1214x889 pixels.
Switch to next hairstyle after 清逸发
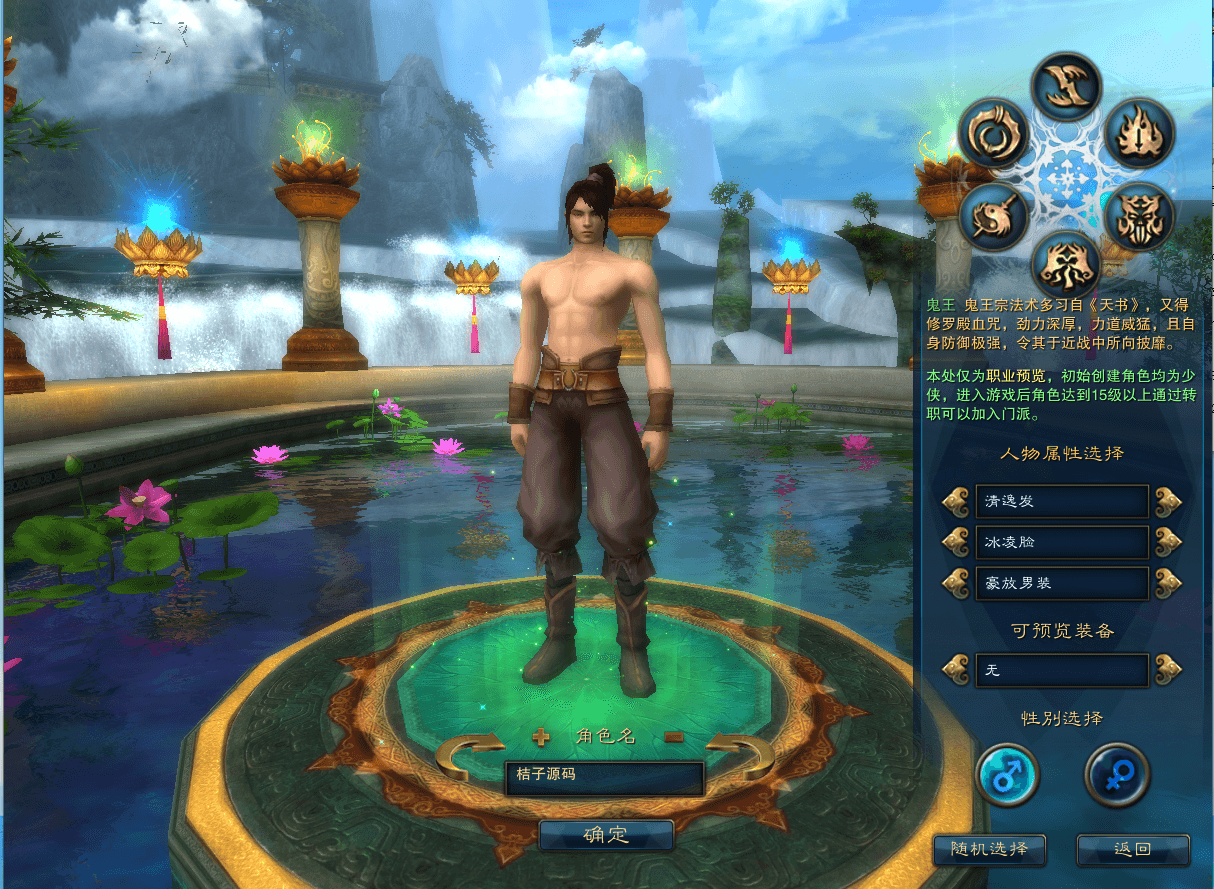1168,501
